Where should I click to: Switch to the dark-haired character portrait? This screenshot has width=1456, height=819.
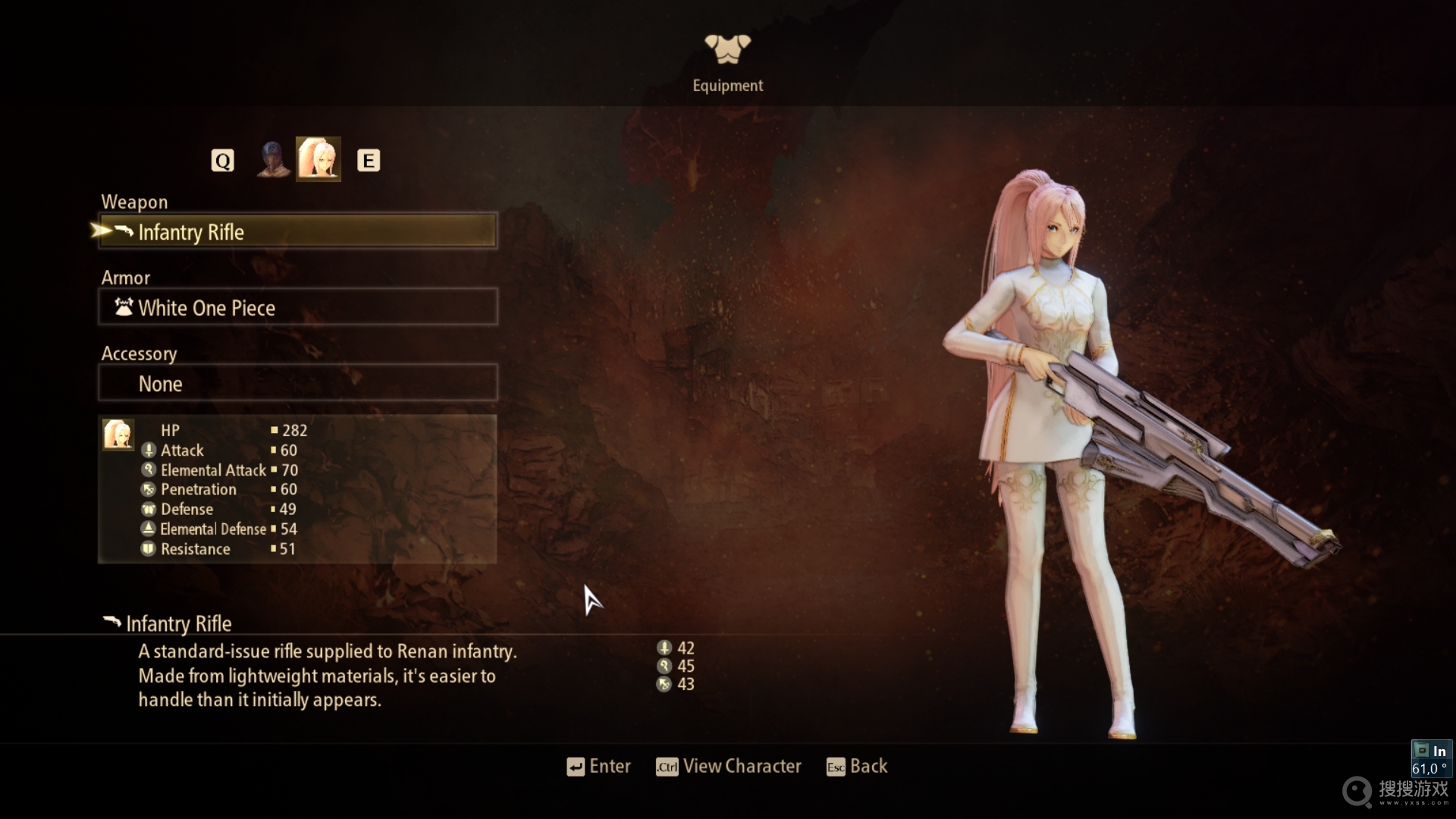(x=272, y=160)
